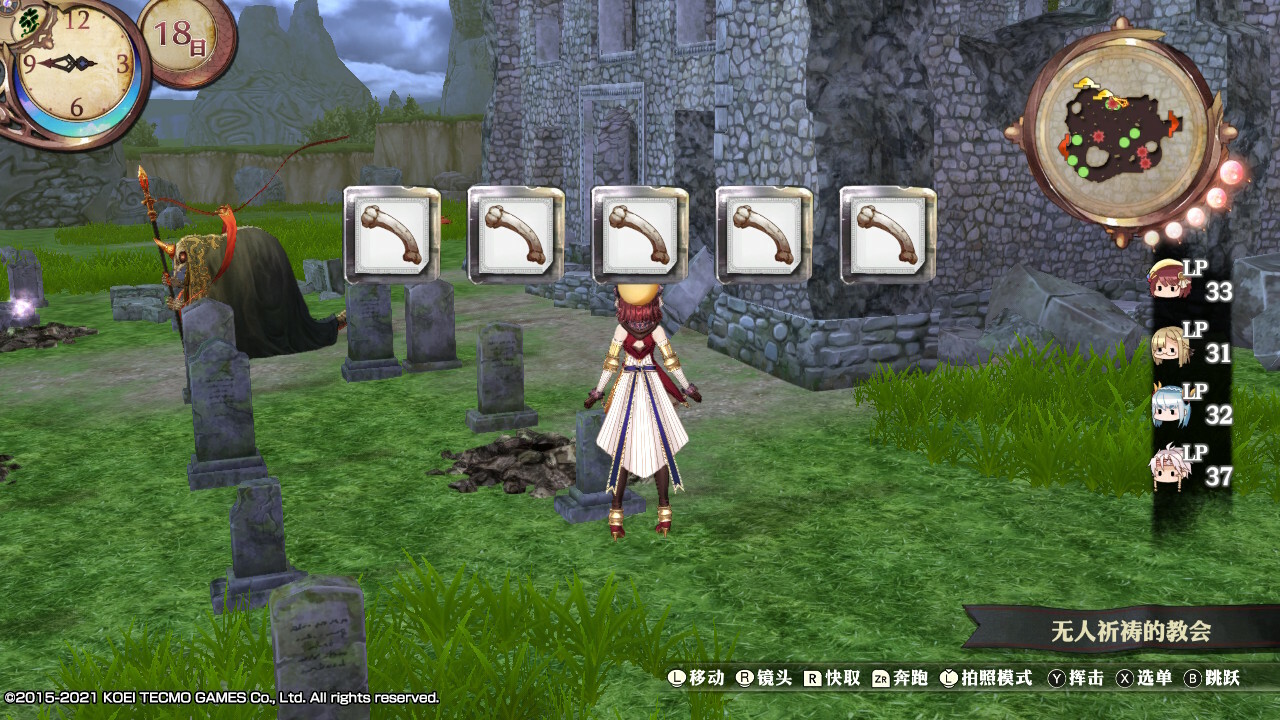Screen dimensions: 1280x720
Task: Select the white-haired party member portrait
Action: tap(1166, 467)
